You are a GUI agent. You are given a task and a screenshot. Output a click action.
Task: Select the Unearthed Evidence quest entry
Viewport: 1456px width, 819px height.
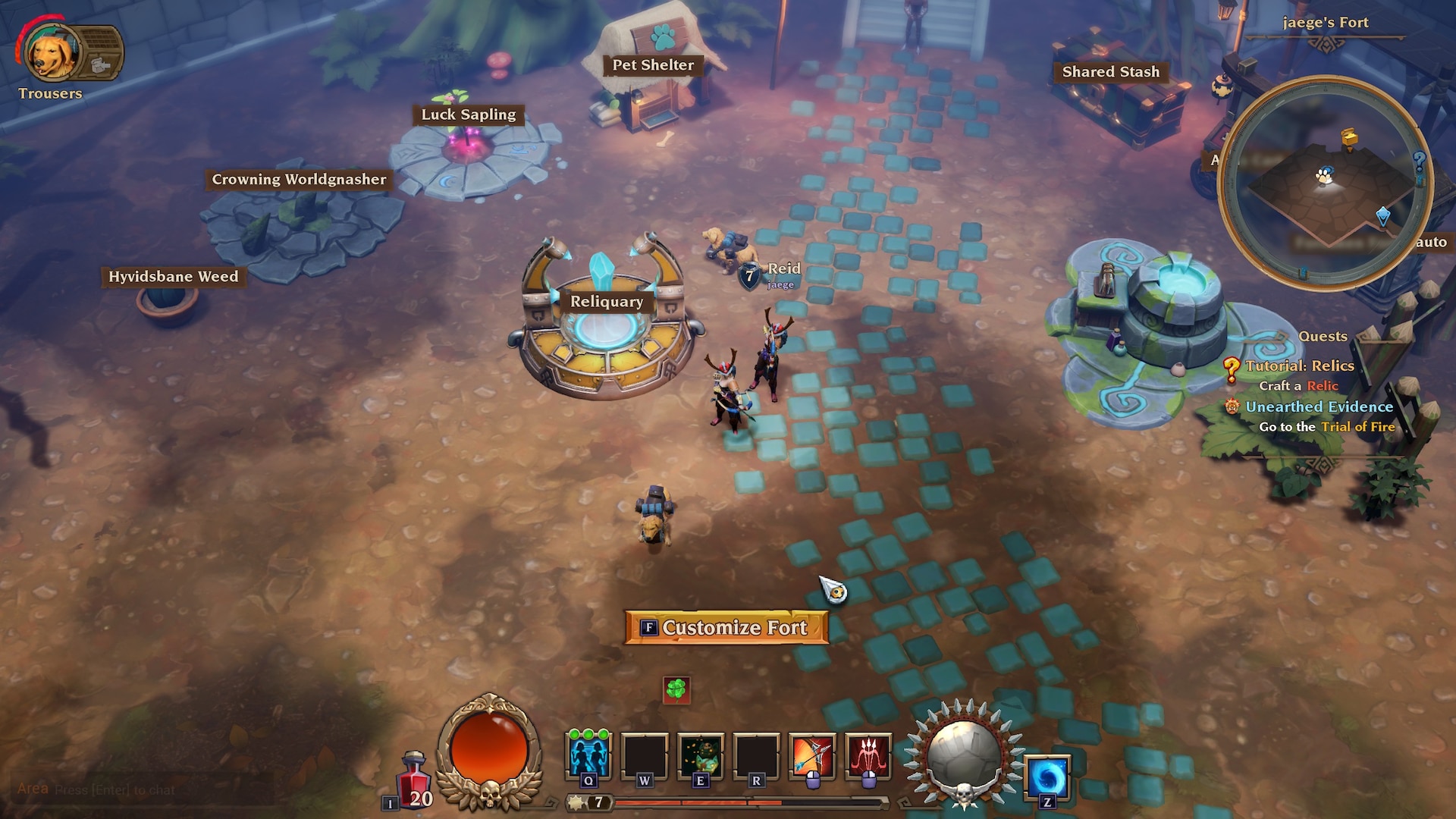(x=1319, y=407)
